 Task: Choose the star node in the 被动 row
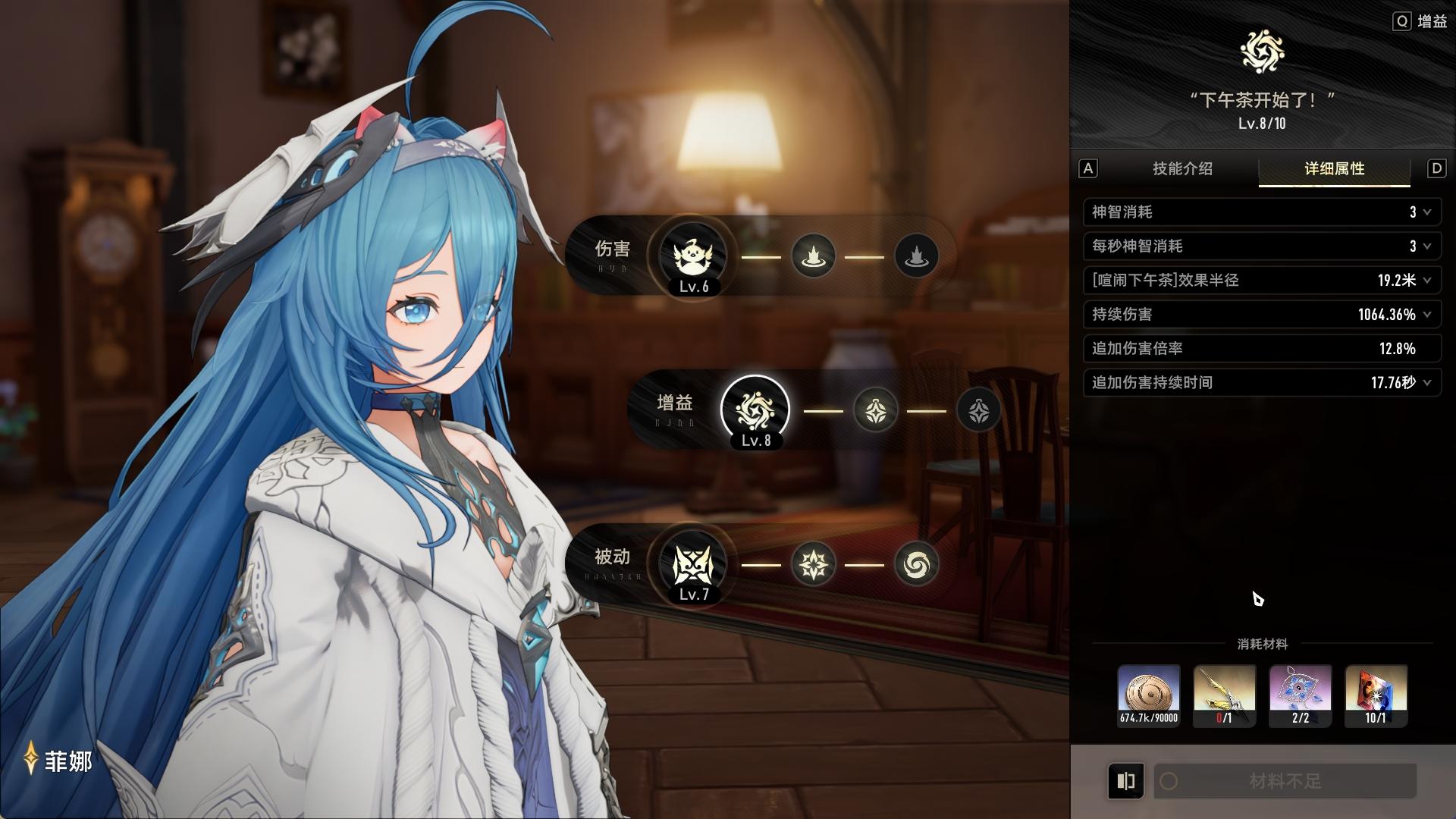pyautogui.click(x=813, y=564)
